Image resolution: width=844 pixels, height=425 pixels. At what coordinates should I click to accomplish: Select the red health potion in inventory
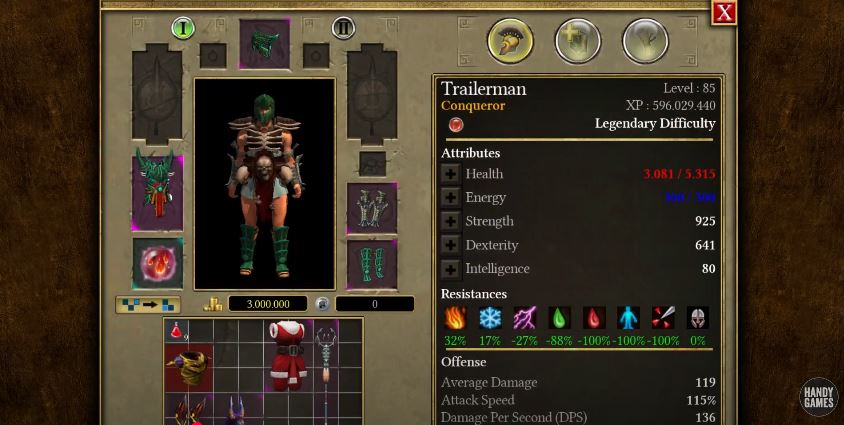click(177, 331)
